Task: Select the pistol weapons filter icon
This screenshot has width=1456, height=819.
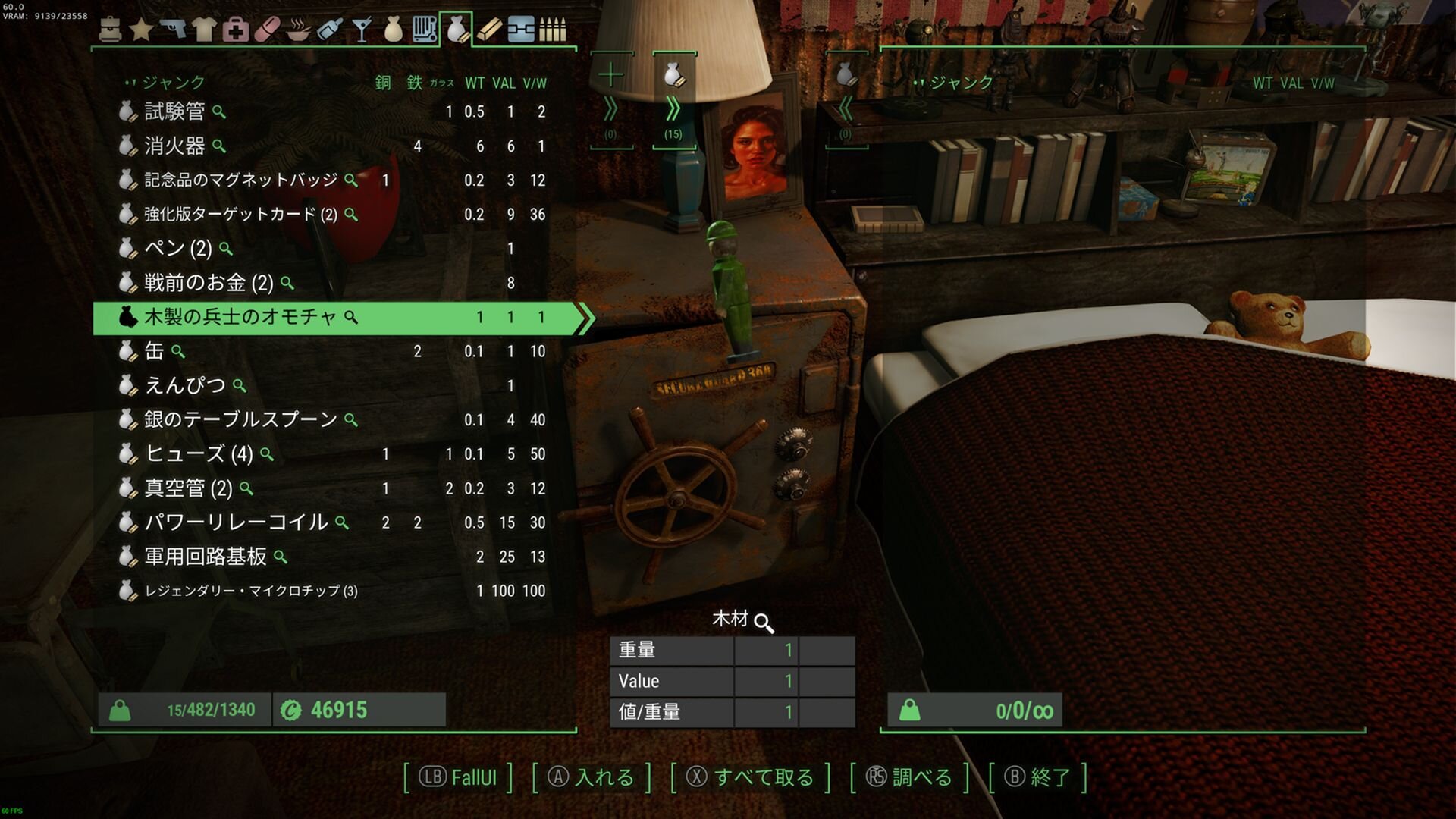Action: (x=173, y=29)
